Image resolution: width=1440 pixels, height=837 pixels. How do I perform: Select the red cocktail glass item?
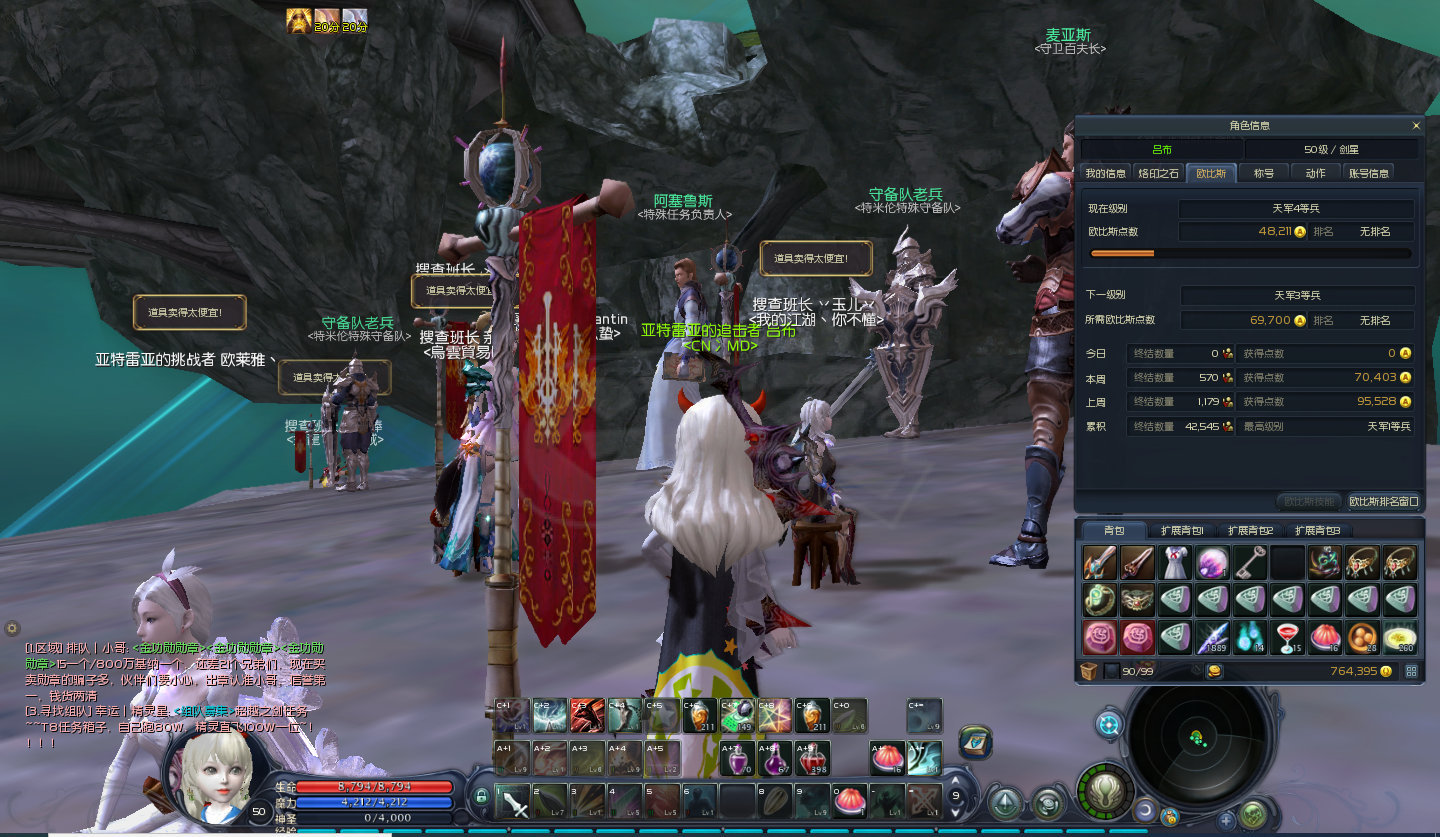click(1288, 637)
